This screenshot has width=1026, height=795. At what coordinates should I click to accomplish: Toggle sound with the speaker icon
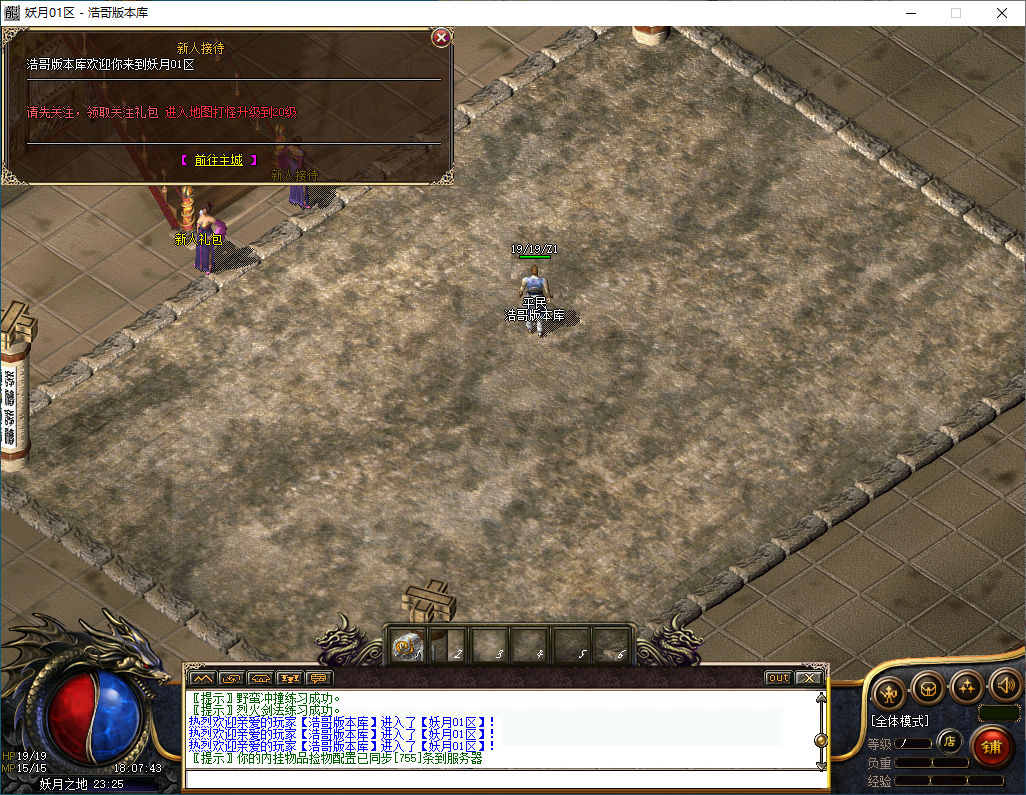click(1004, 686)
